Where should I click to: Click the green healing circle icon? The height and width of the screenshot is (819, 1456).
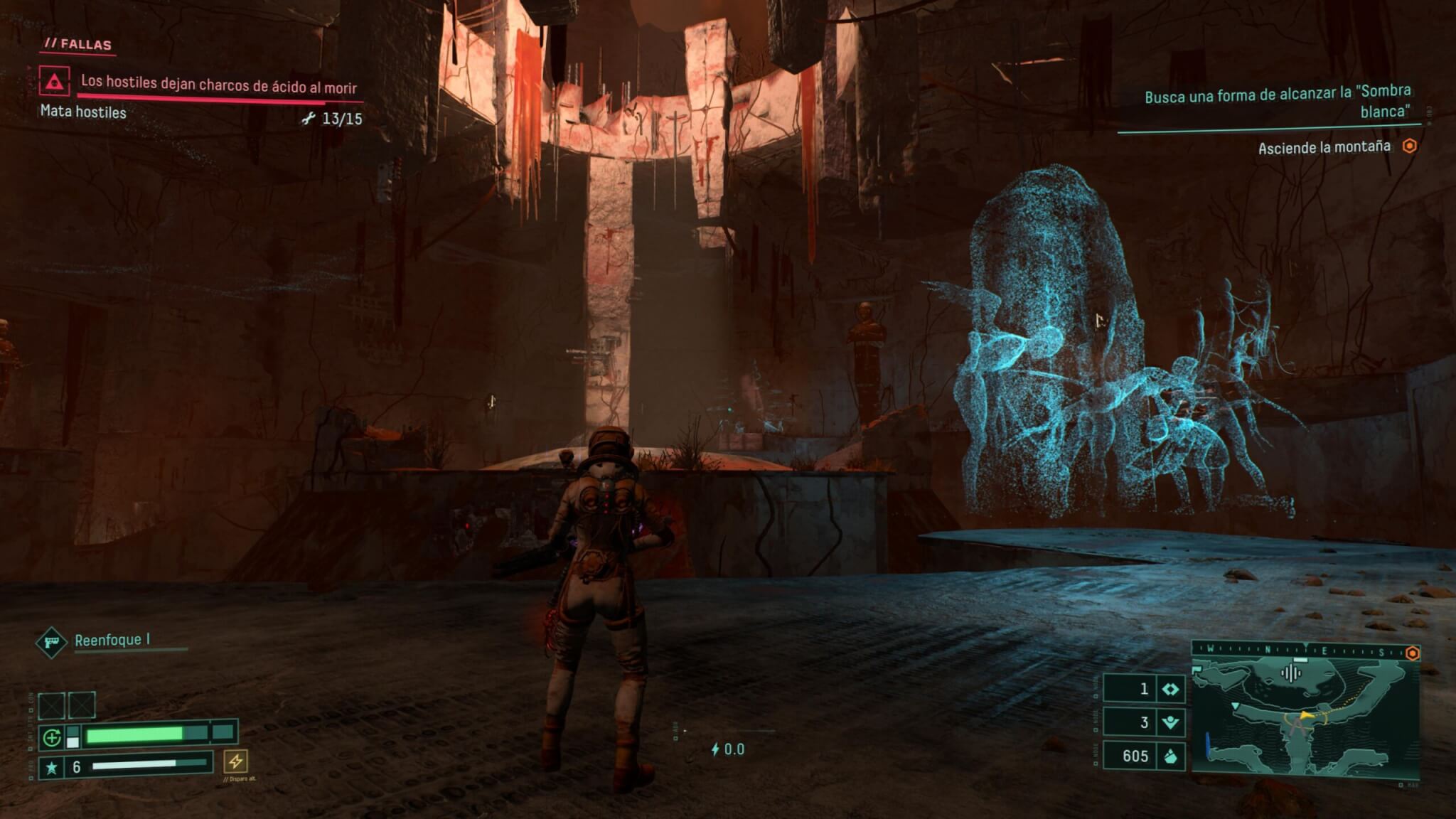click(52, 738)
